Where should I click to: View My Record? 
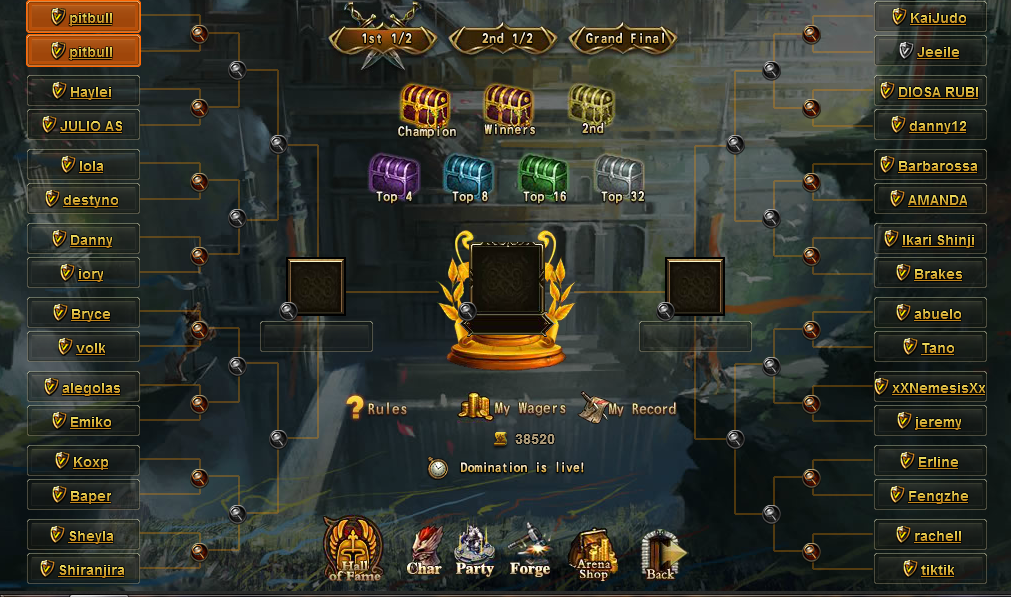[628, 408]
